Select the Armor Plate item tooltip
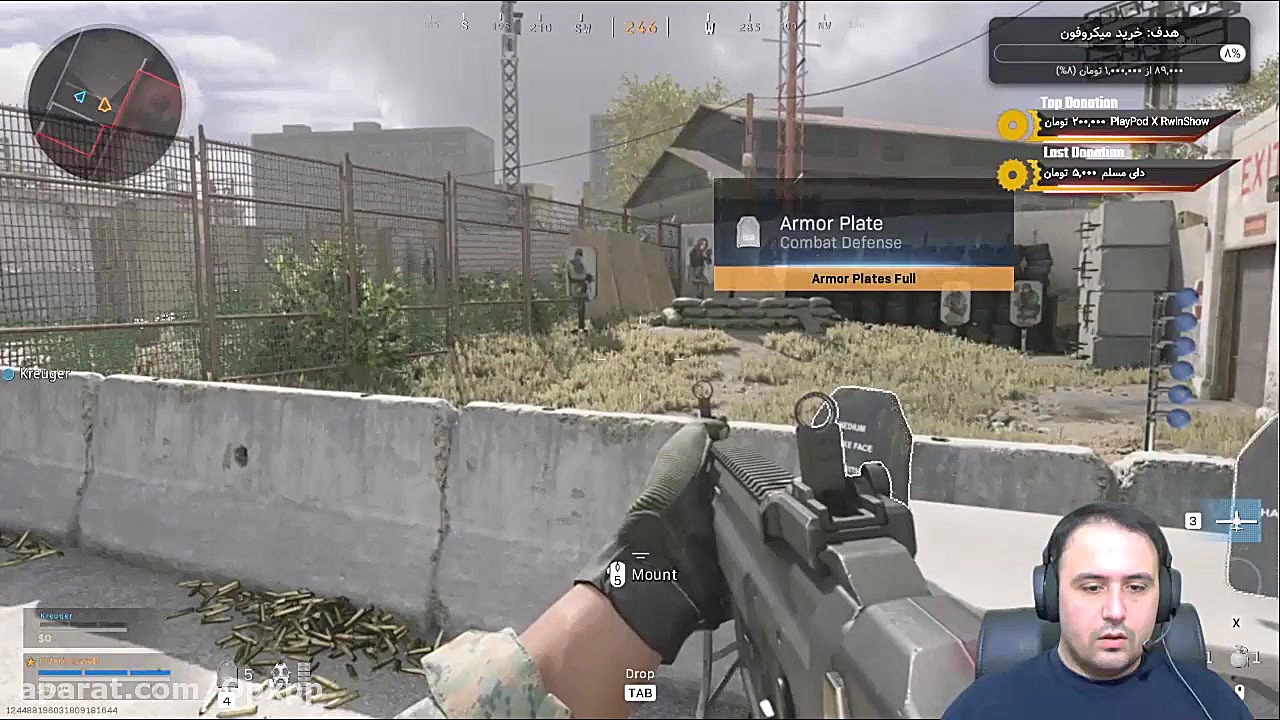The height and width of the screenshot is (720, 1280). [x=863, y=235]
